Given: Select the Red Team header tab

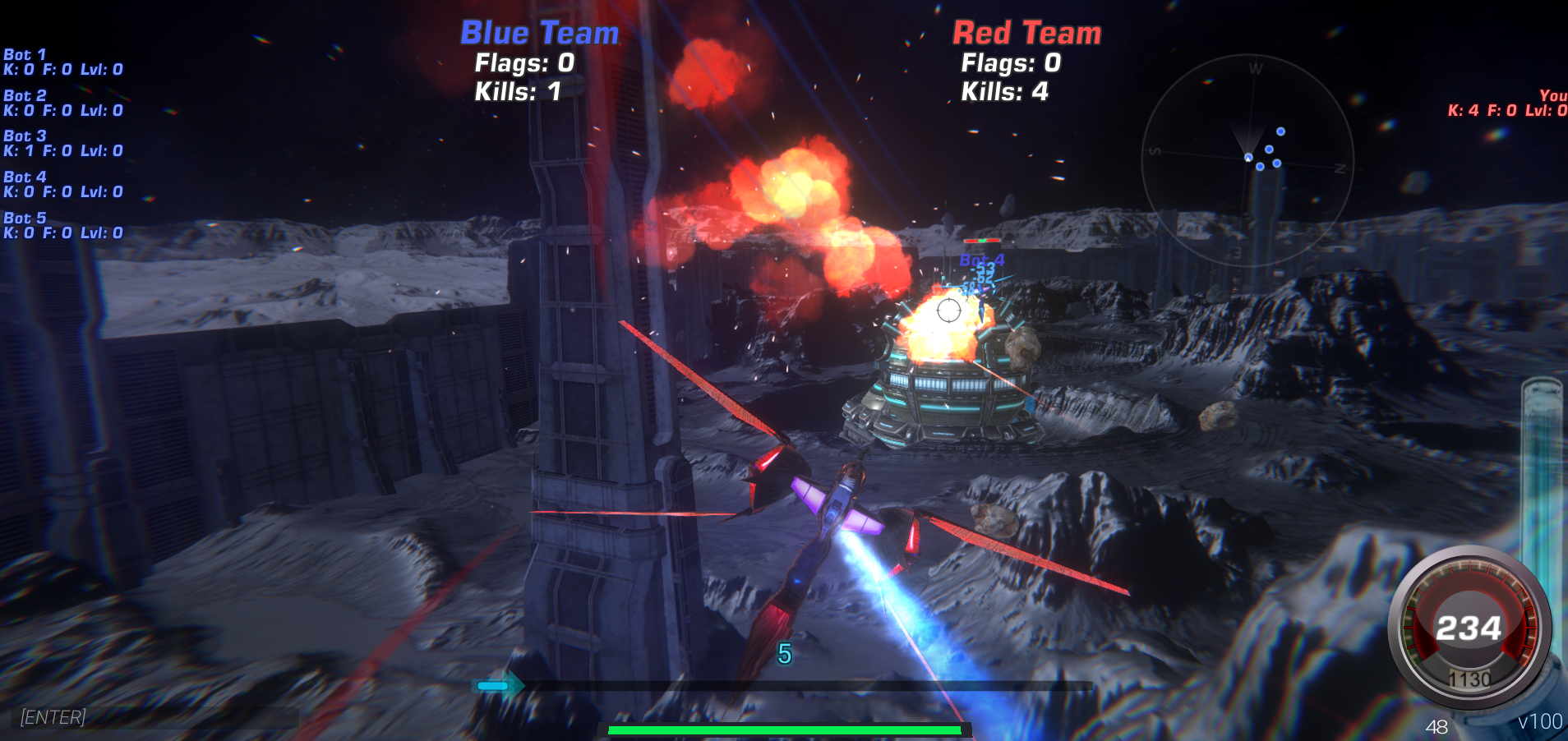Looking at the screenshot, I should 1026,33.
